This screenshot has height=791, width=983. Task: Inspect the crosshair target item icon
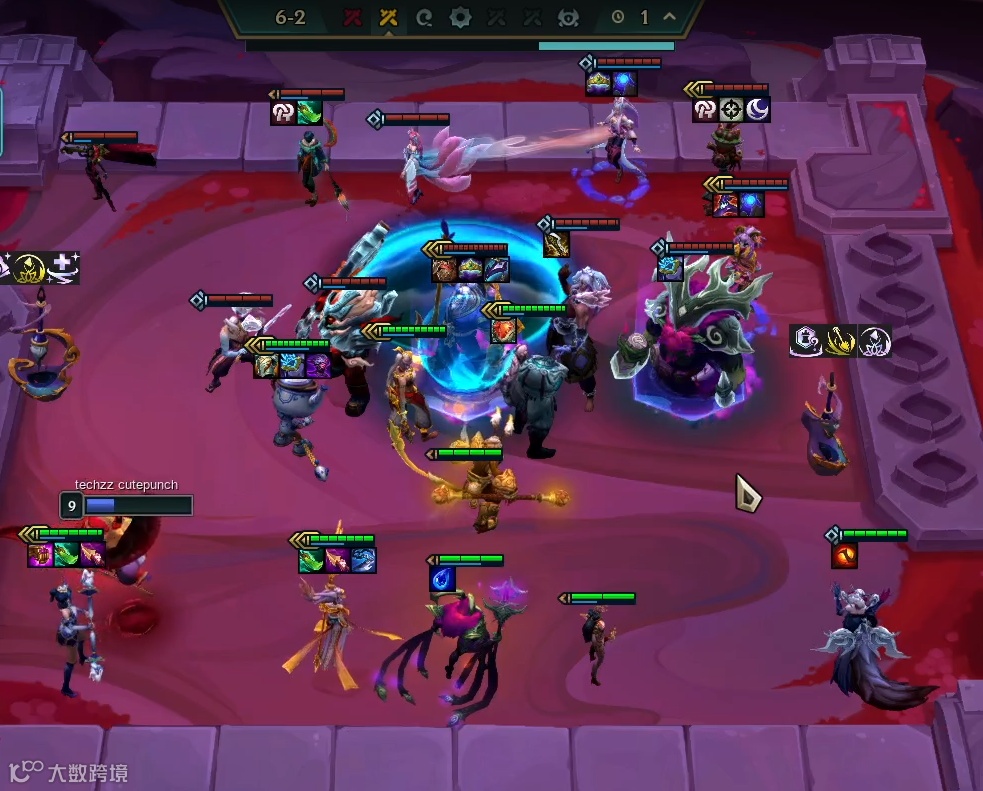click(731, 109)
